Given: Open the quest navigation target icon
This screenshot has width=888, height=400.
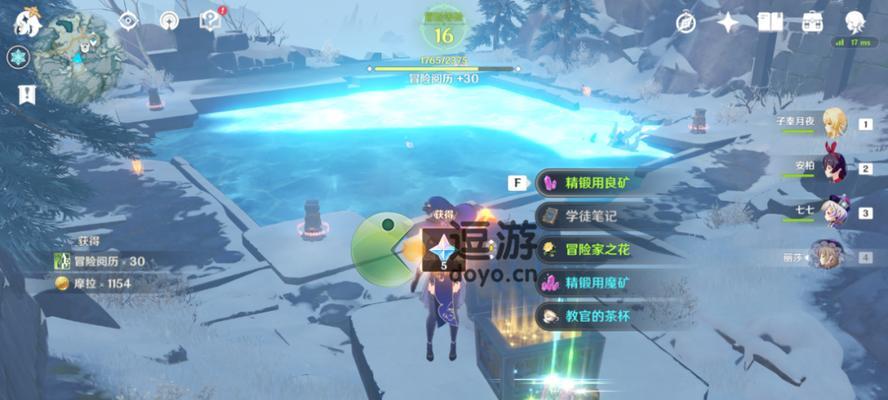Looking at the screenshot, I should [169, 20].
